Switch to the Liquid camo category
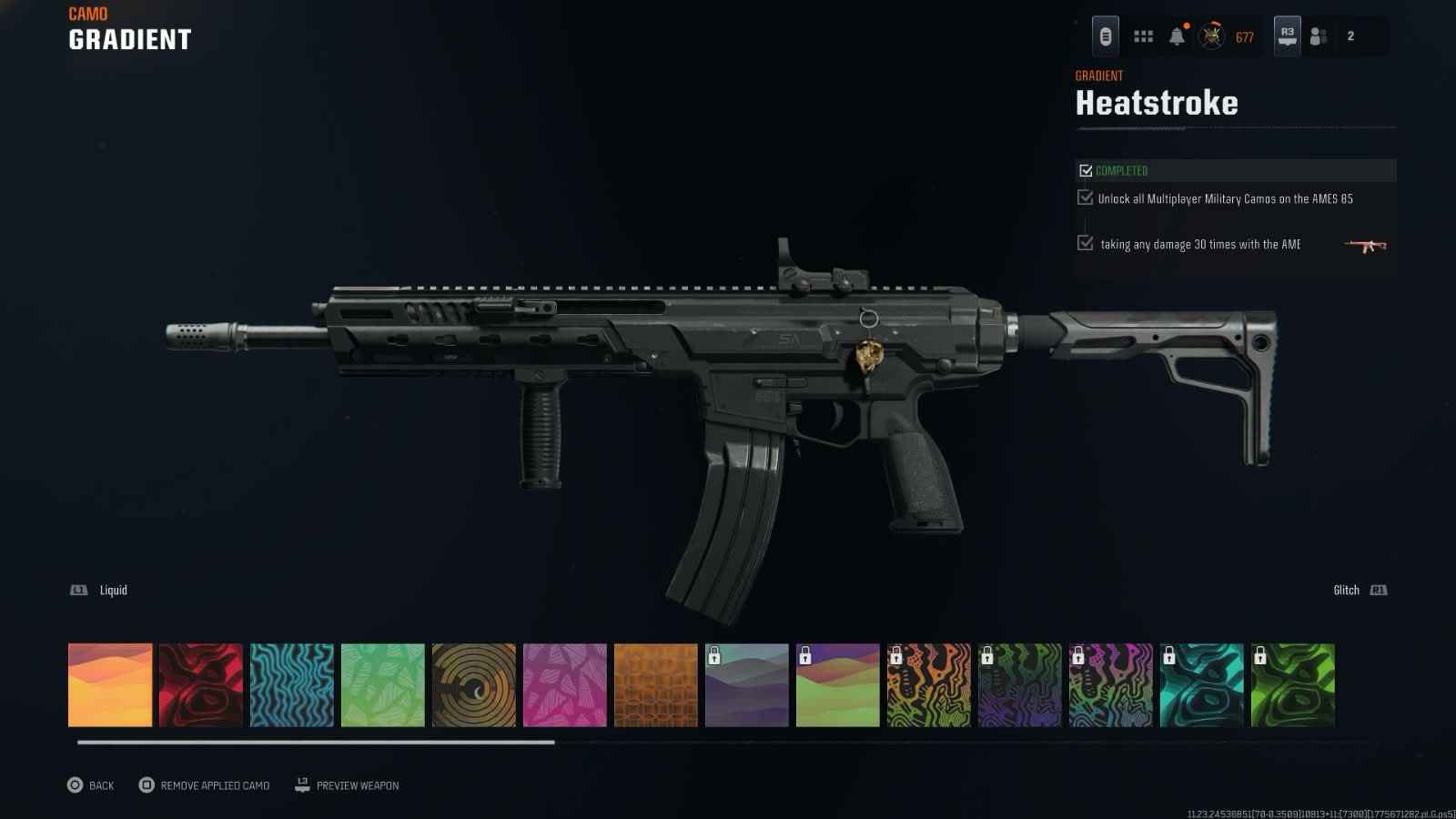This screenshot has width=1456, height=819. tap(100, 591)
